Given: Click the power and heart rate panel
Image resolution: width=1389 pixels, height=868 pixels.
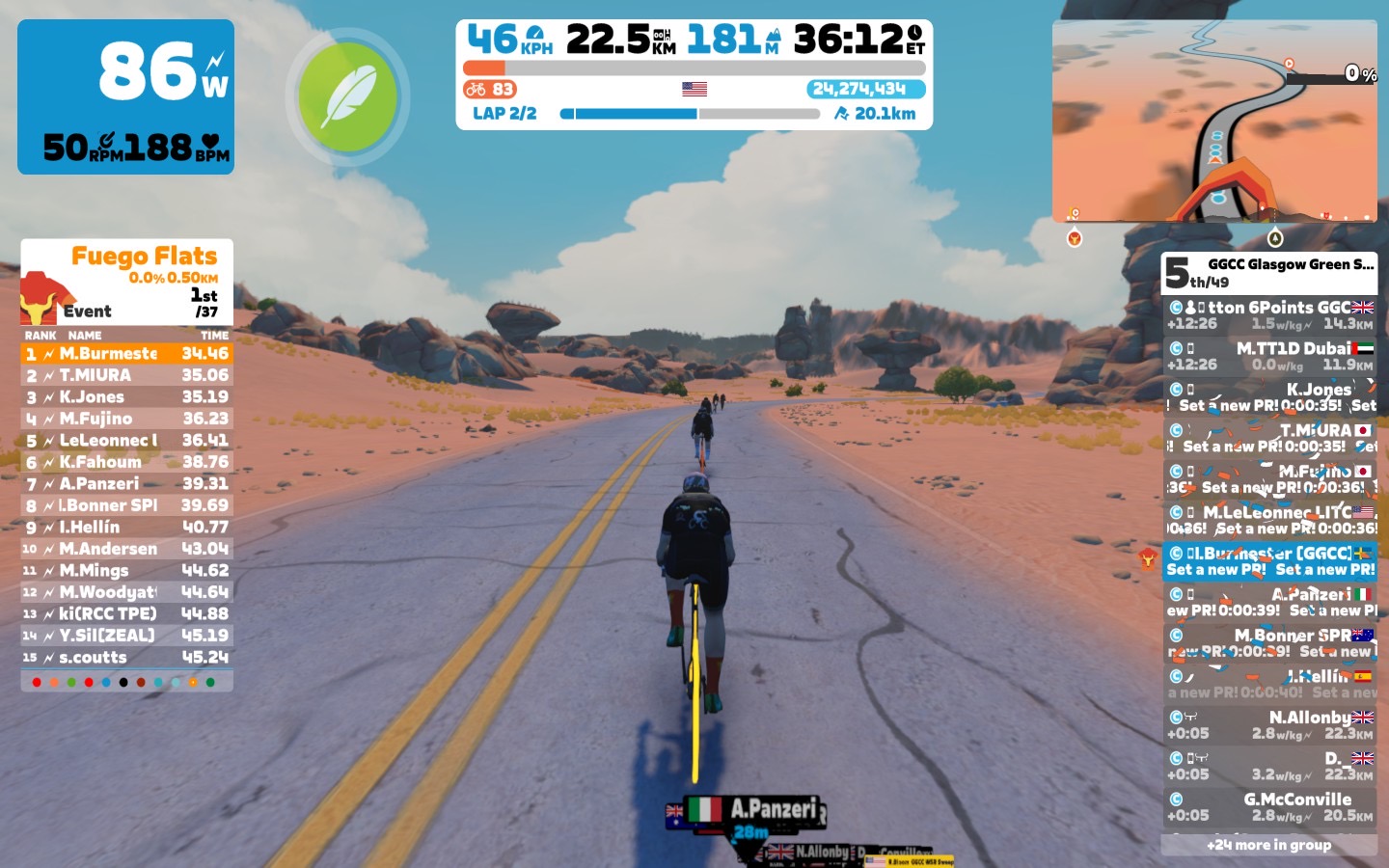Looking at the screenshot, I should pos(125,96).
